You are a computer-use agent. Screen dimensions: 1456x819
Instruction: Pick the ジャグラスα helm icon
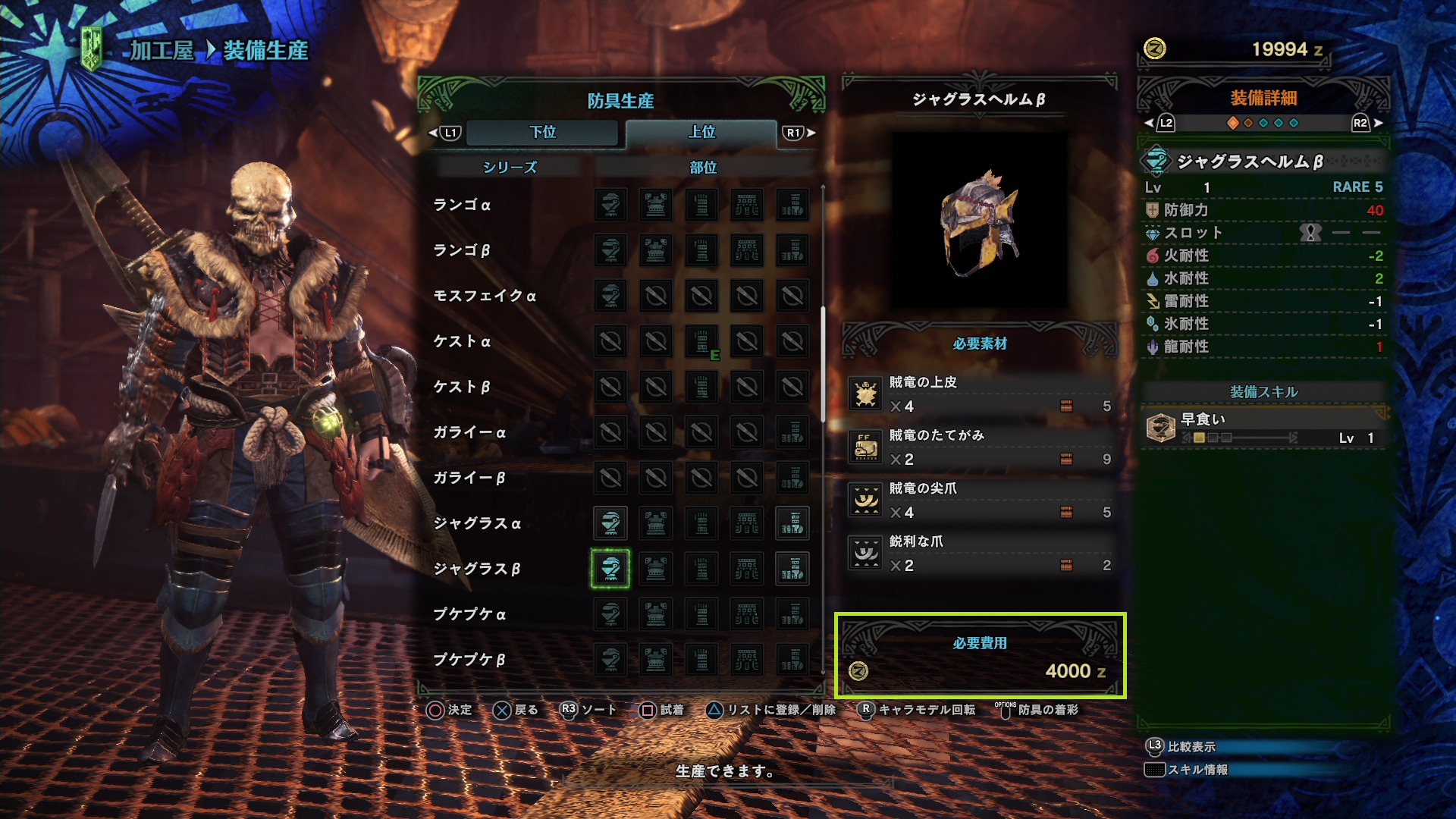click(610, 523)
